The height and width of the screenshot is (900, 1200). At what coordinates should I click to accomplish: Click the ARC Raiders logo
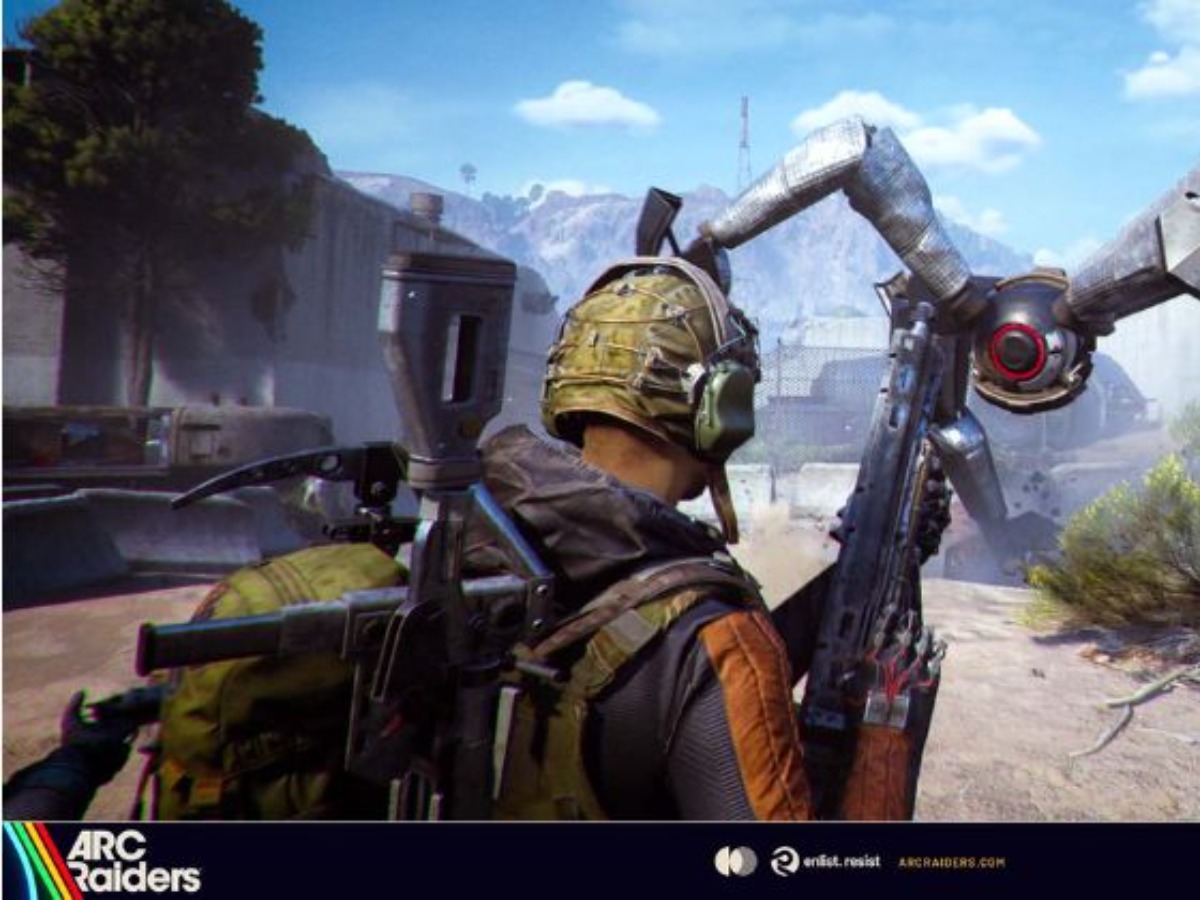105,861
